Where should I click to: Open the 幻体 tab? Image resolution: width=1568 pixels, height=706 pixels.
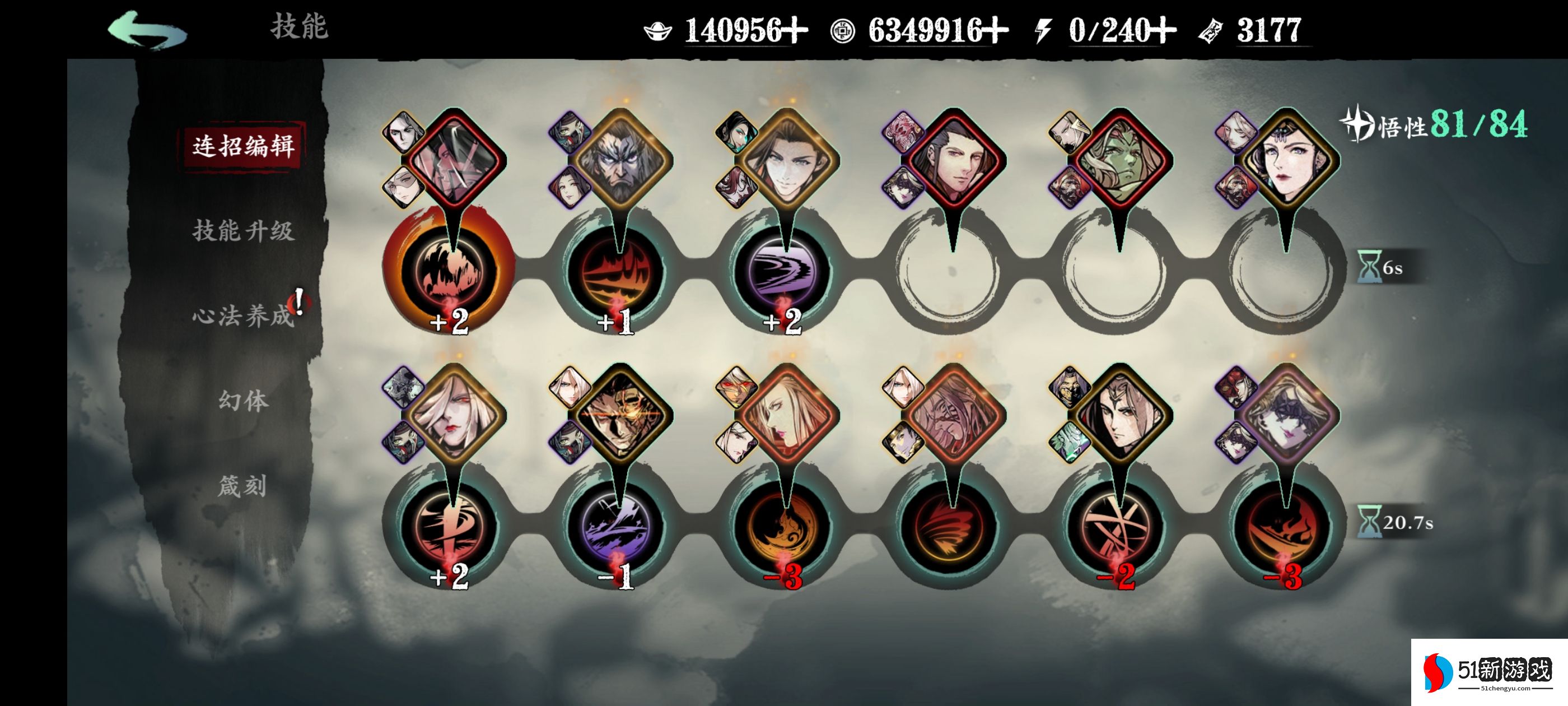click(243, 401)
